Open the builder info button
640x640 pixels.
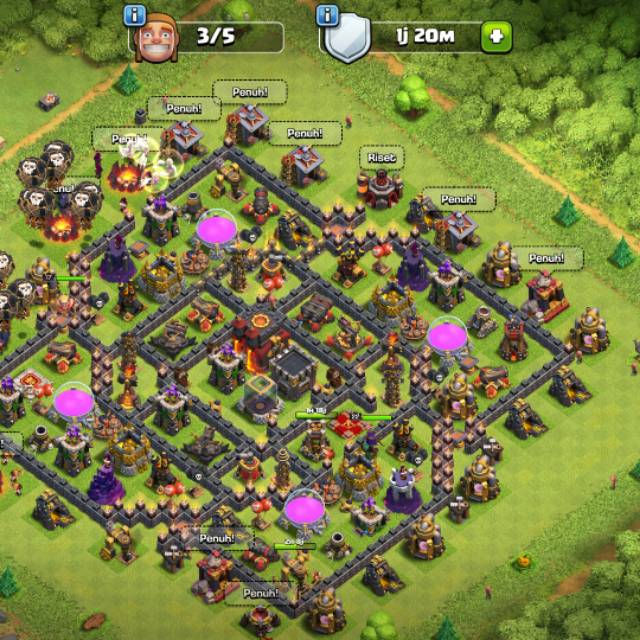137,16
